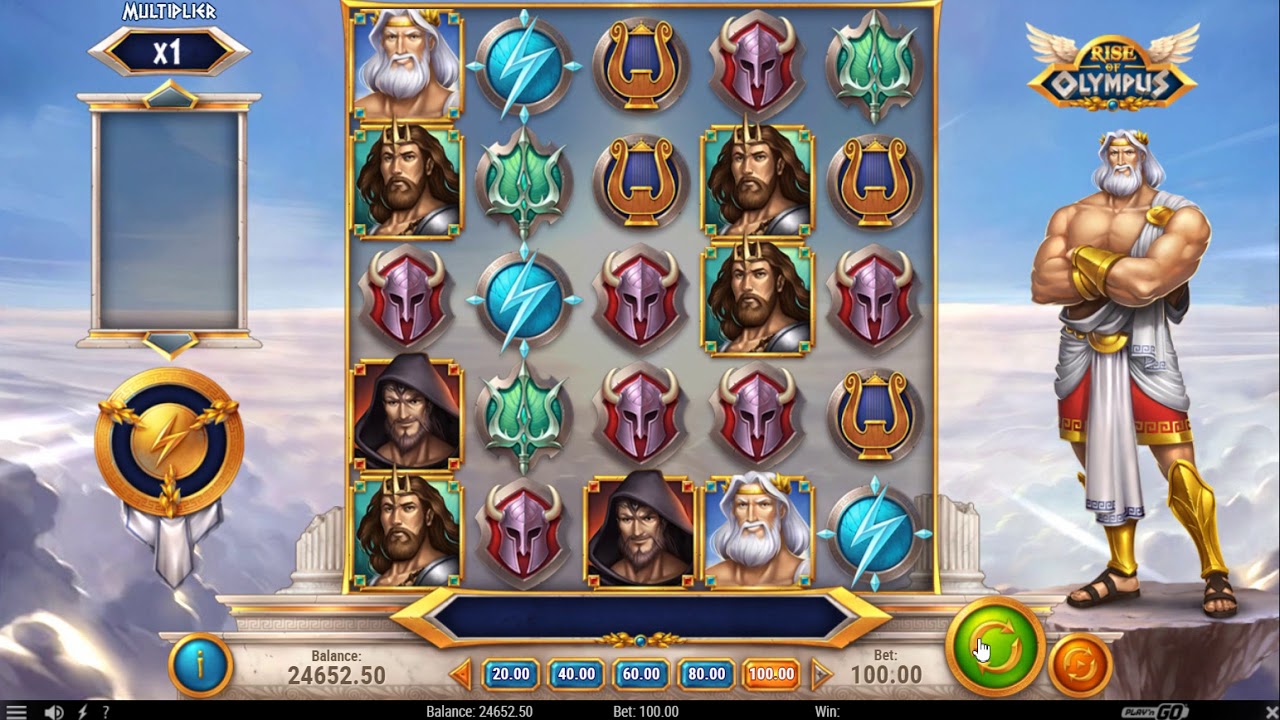
Task: Open help with the question mark
Action: pyautogui.click(x=105, y=712)
